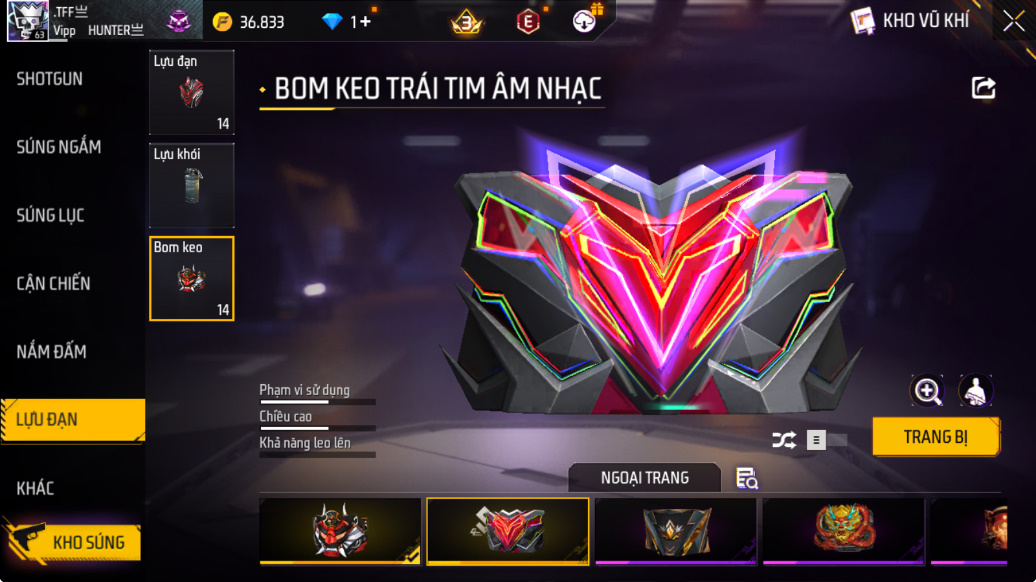Screen dimensions: 1036x582
Task: Preview skin on character icon
Action: click(x=975, y=391)
